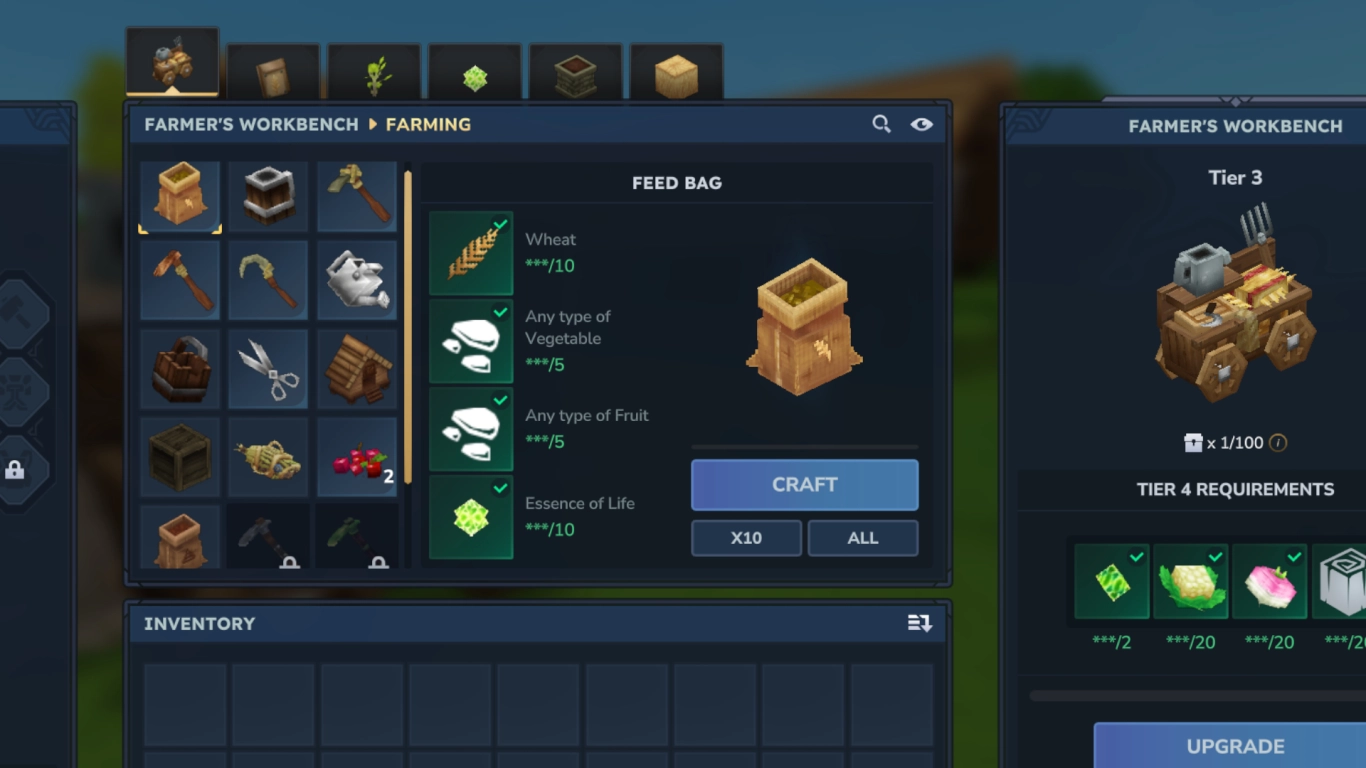Open the search magnifier in workbench header
The width and height of the screenshot is (1366, 768).
click(881, 124)
